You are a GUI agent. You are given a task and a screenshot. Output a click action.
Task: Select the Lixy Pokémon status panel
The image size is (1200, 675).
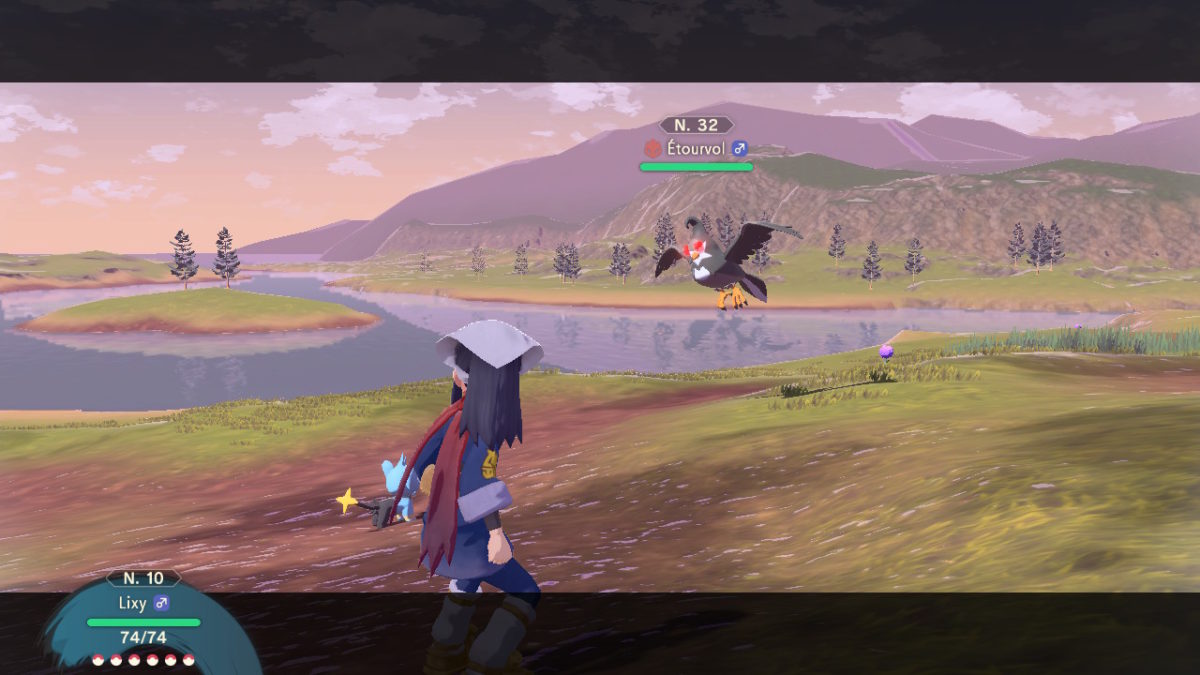(x=143, y=617)
